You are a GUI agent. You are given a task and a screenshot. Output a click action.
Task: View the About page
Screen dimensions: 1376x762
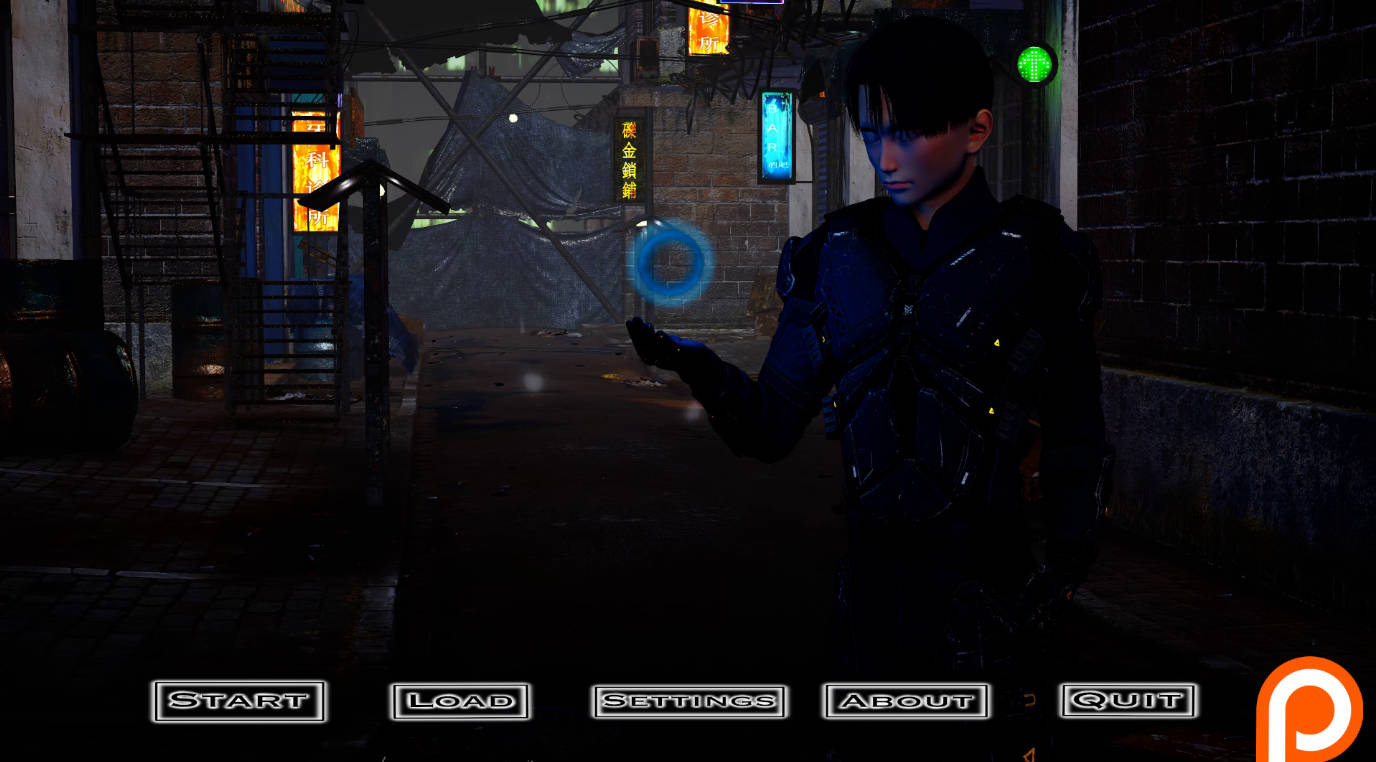pyautogui.click(x=906, y=701)
